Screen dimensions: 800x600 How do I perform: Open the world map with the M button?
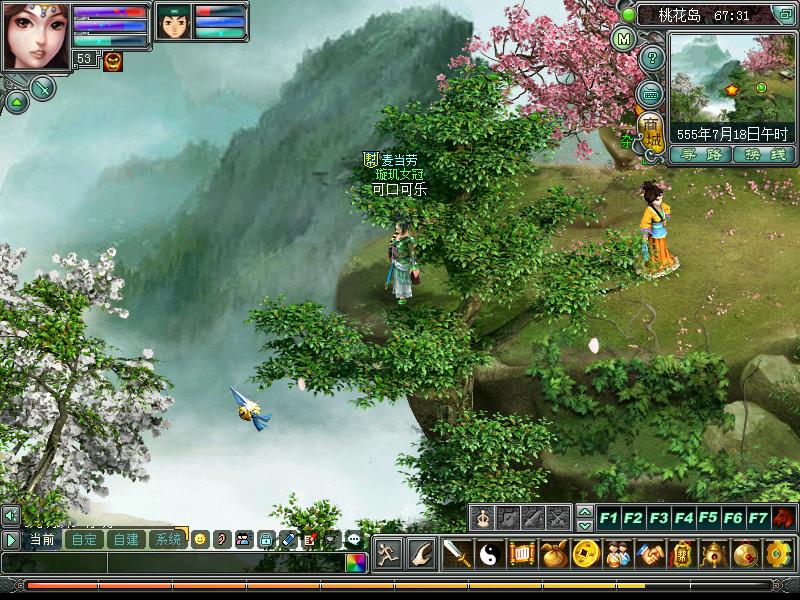[x=623, y=40]
